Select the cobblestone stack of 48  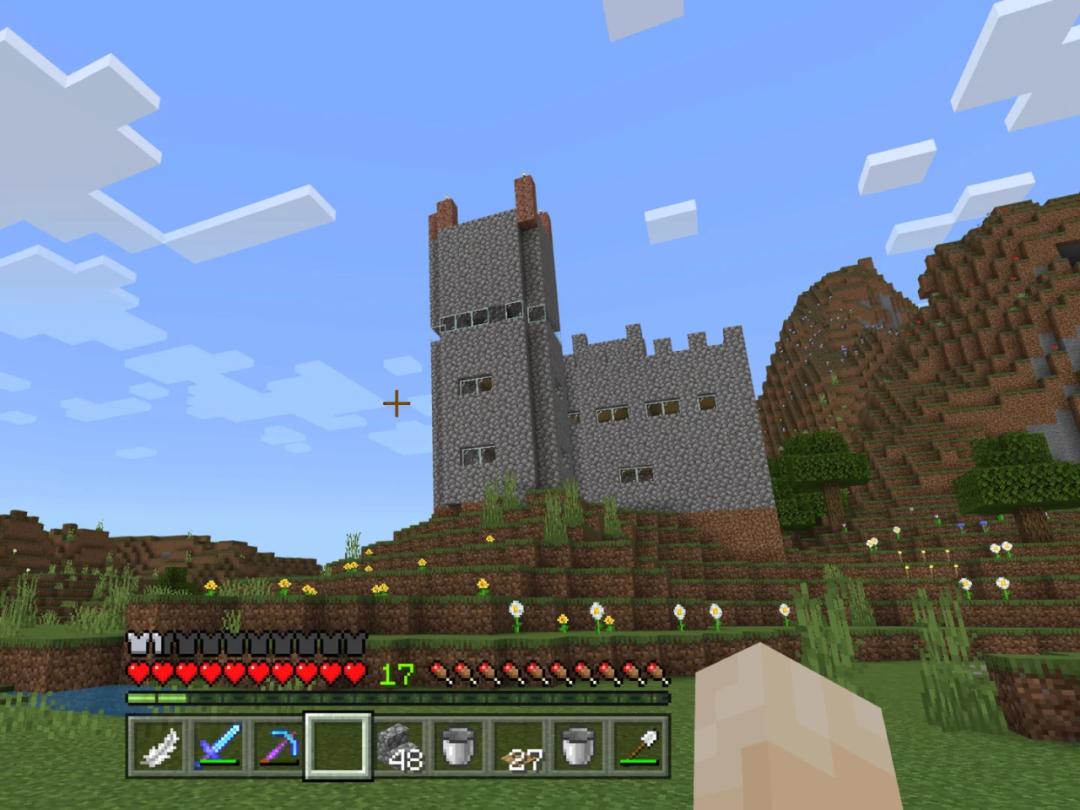click(398, 747)
